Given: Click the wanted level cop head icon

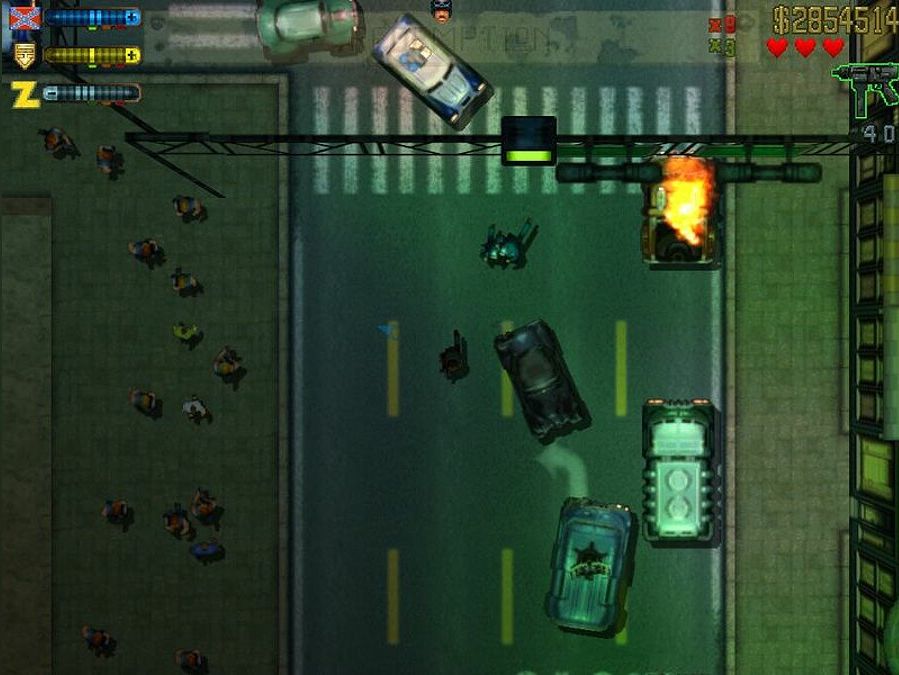Looking at the screenshot, I should tap(439, 9).
